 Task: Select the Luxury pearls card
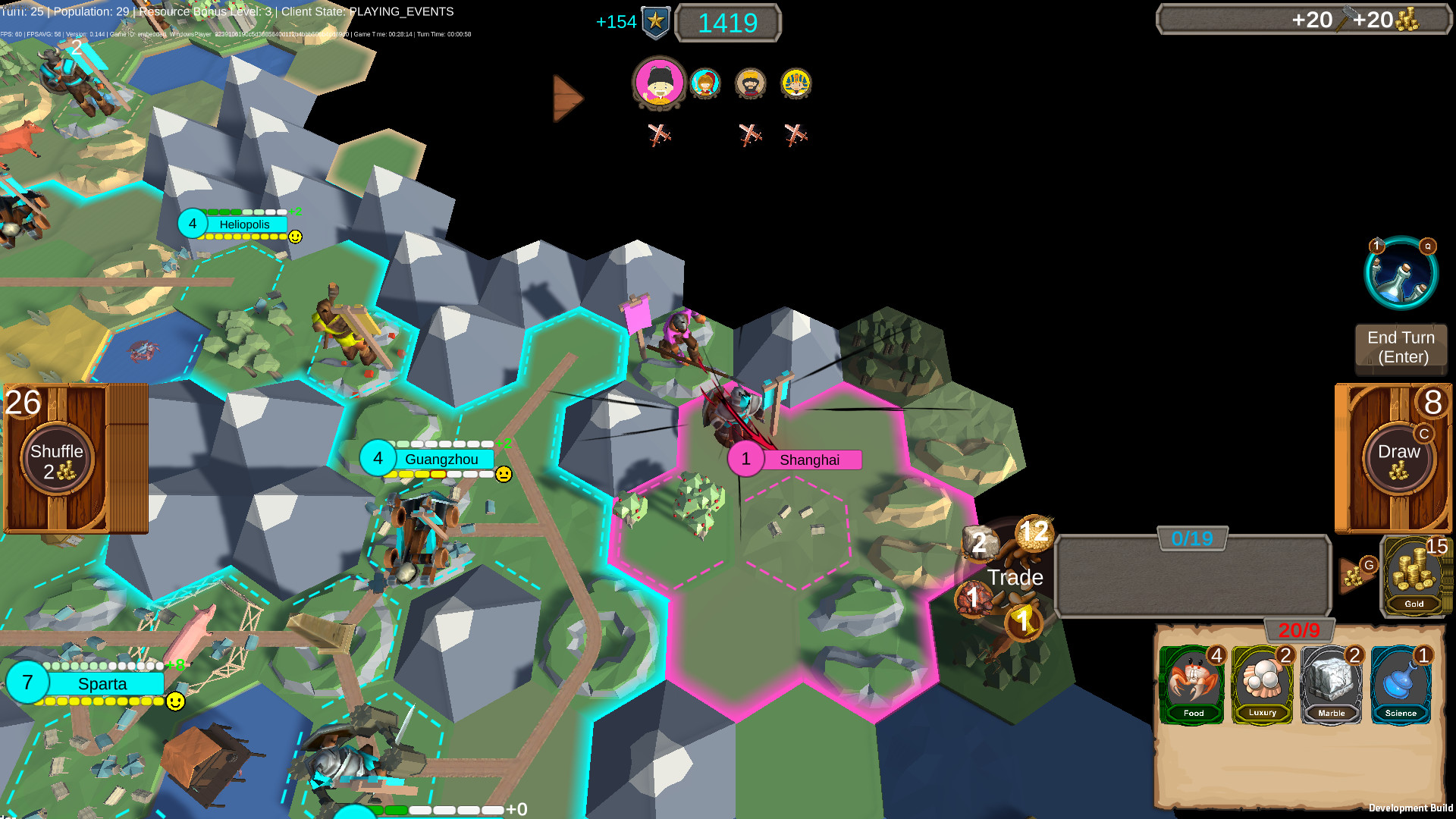click(1262, 682)
